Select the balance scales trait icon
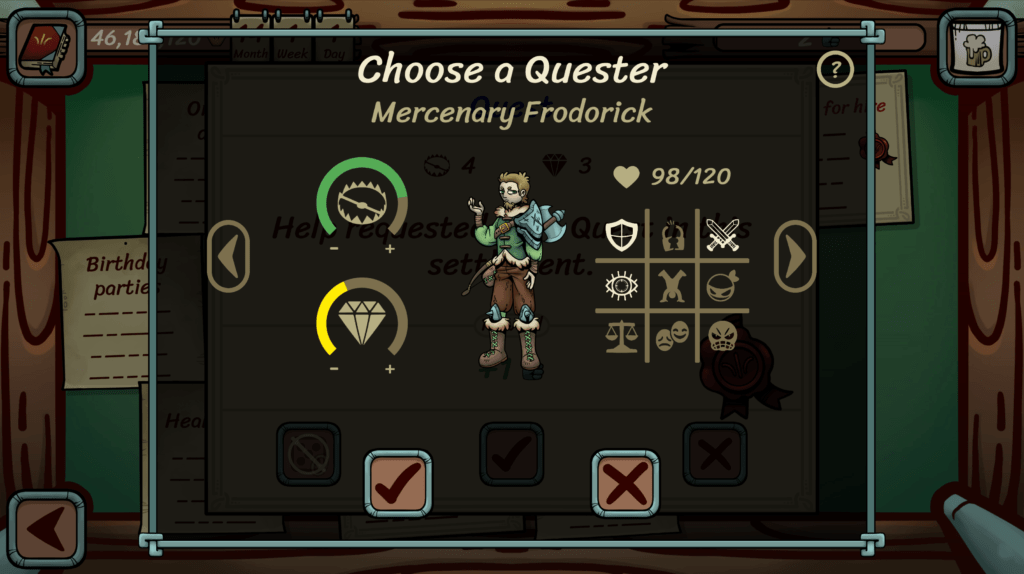 coord(621,337)
